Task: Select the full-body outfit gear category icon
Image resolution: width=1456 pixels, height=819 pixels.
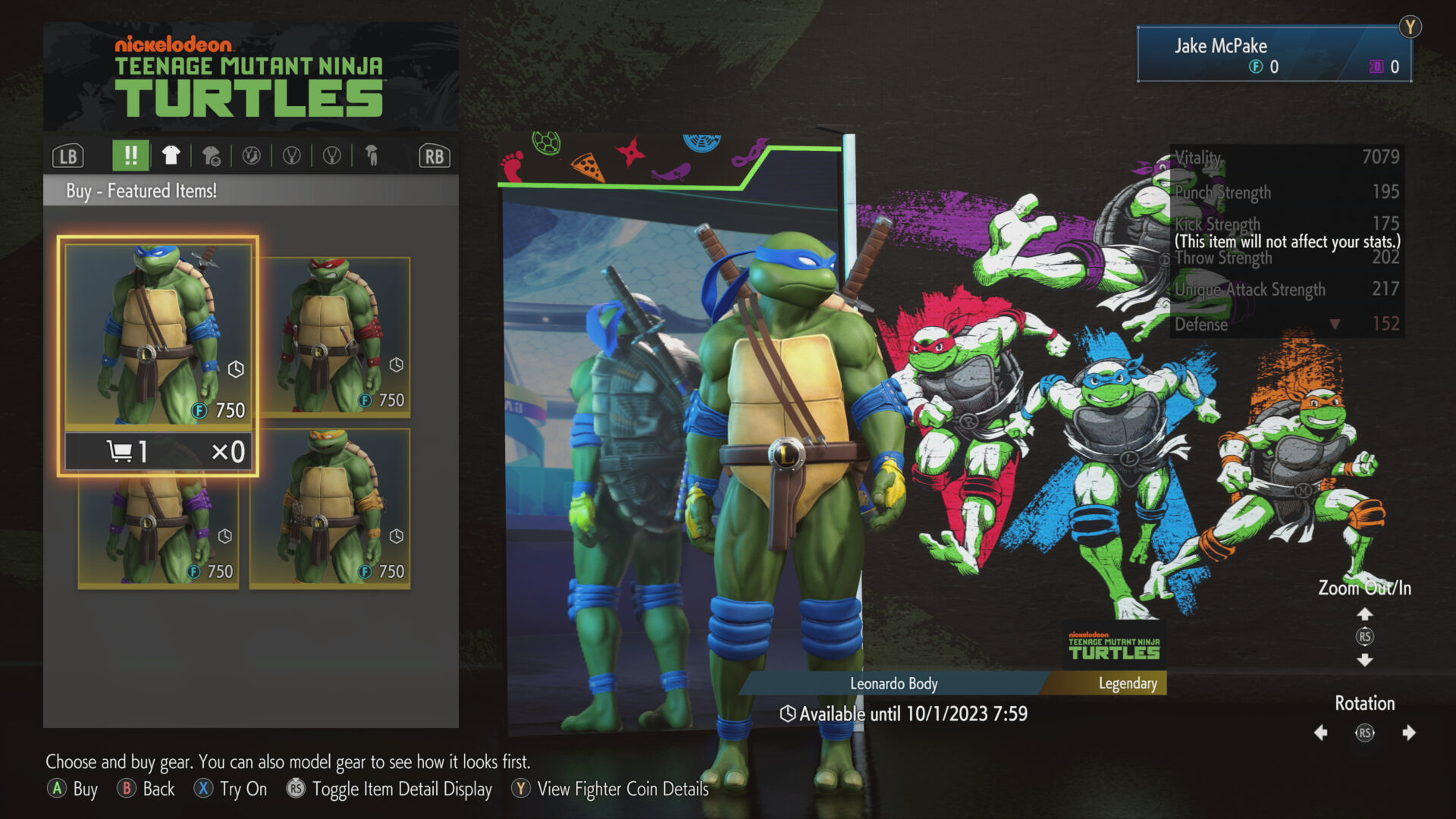Action: pos(372,155)
